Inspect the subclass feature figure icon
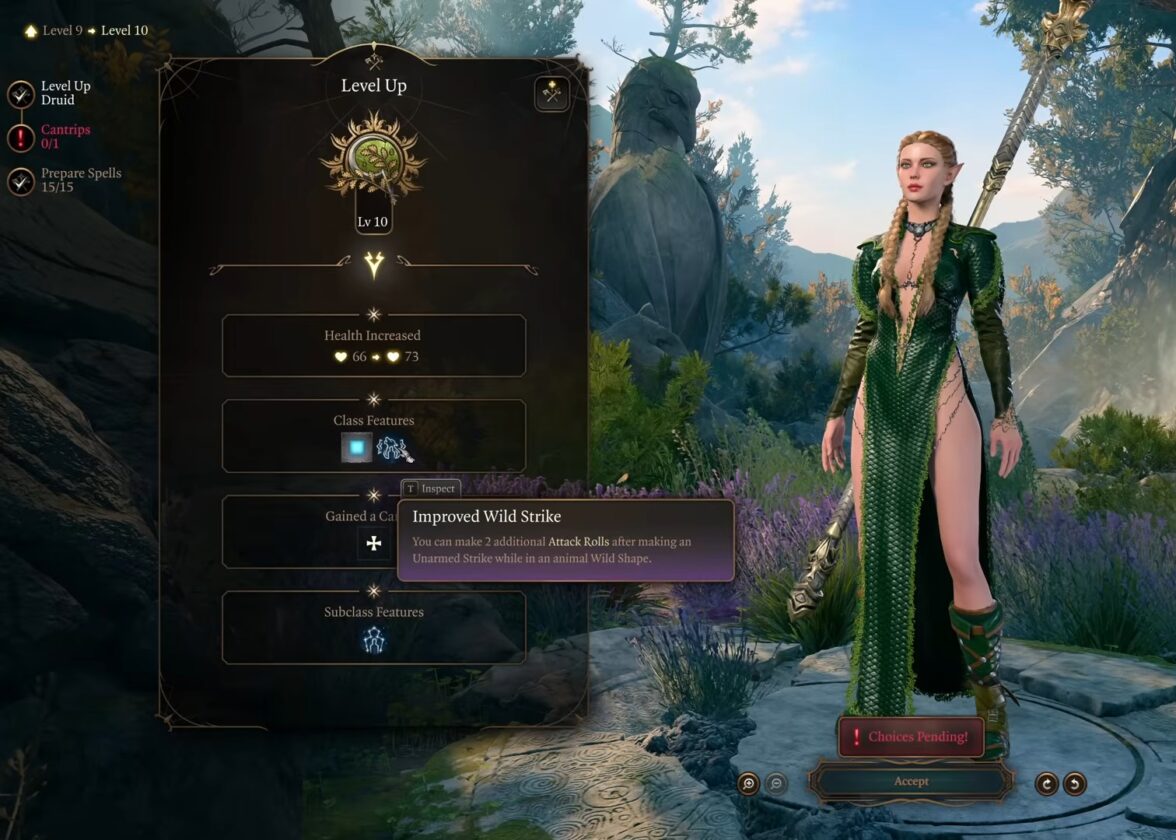Viewport: 1176px width, 840px height. click(x=374, y=640)
